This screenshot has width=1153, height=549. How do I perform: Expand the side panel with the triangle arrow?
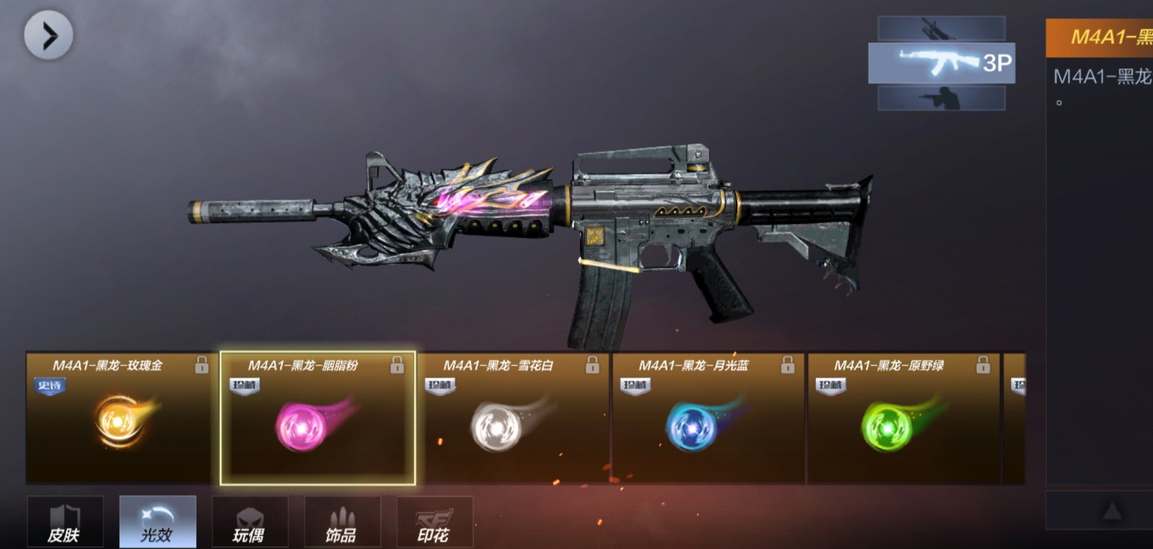(x=1111, y=511)
